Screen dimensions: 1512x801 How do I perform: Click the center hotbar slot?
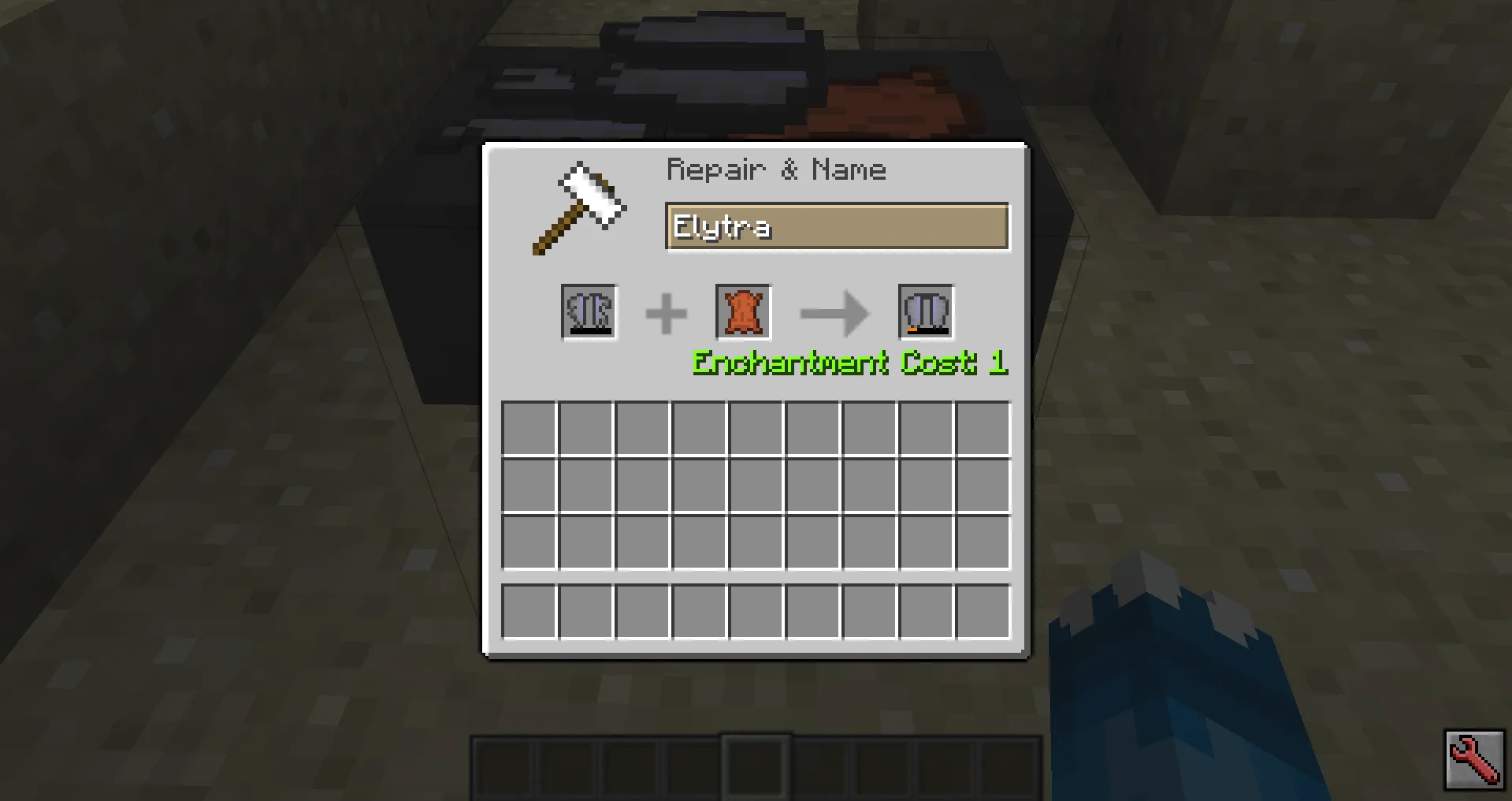tap(754, 770)
